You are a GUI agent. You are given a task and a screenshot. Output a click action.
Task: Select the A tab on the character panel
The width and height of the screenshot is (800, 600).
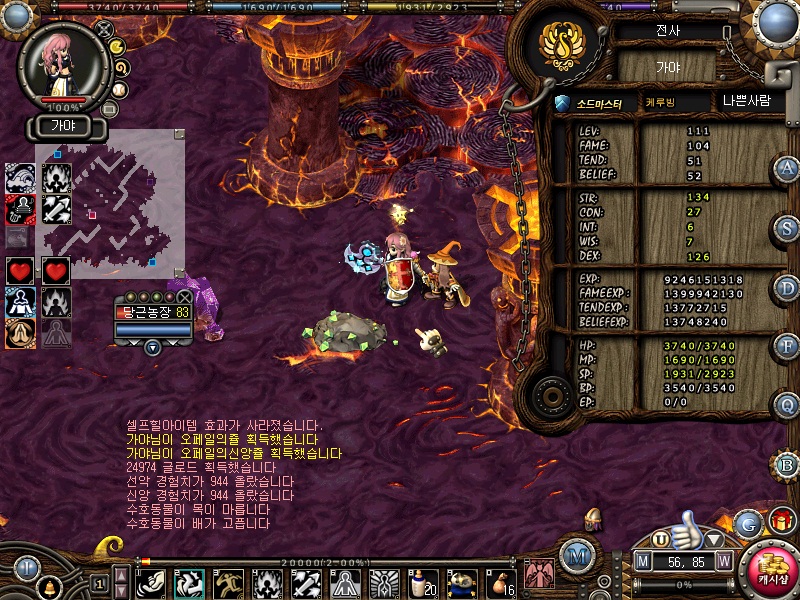point(787,169)
